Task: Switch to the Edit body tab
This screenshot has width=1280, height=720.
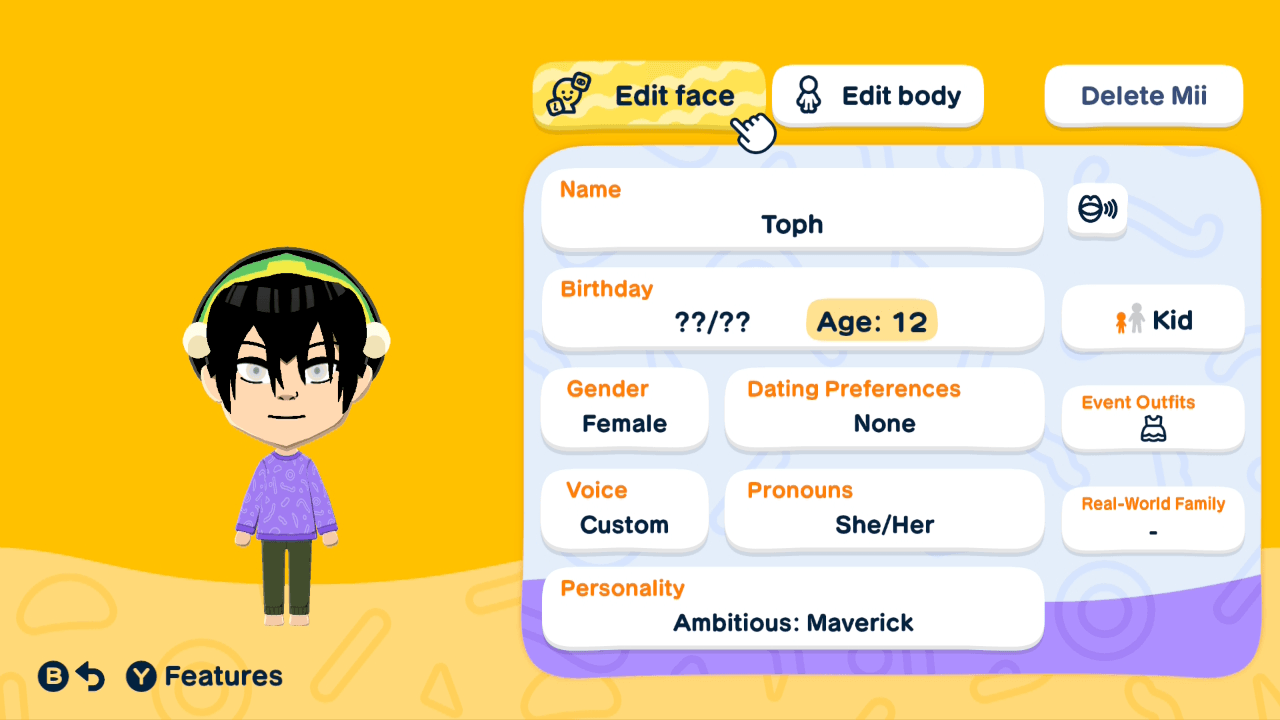Action: [877, 95]
